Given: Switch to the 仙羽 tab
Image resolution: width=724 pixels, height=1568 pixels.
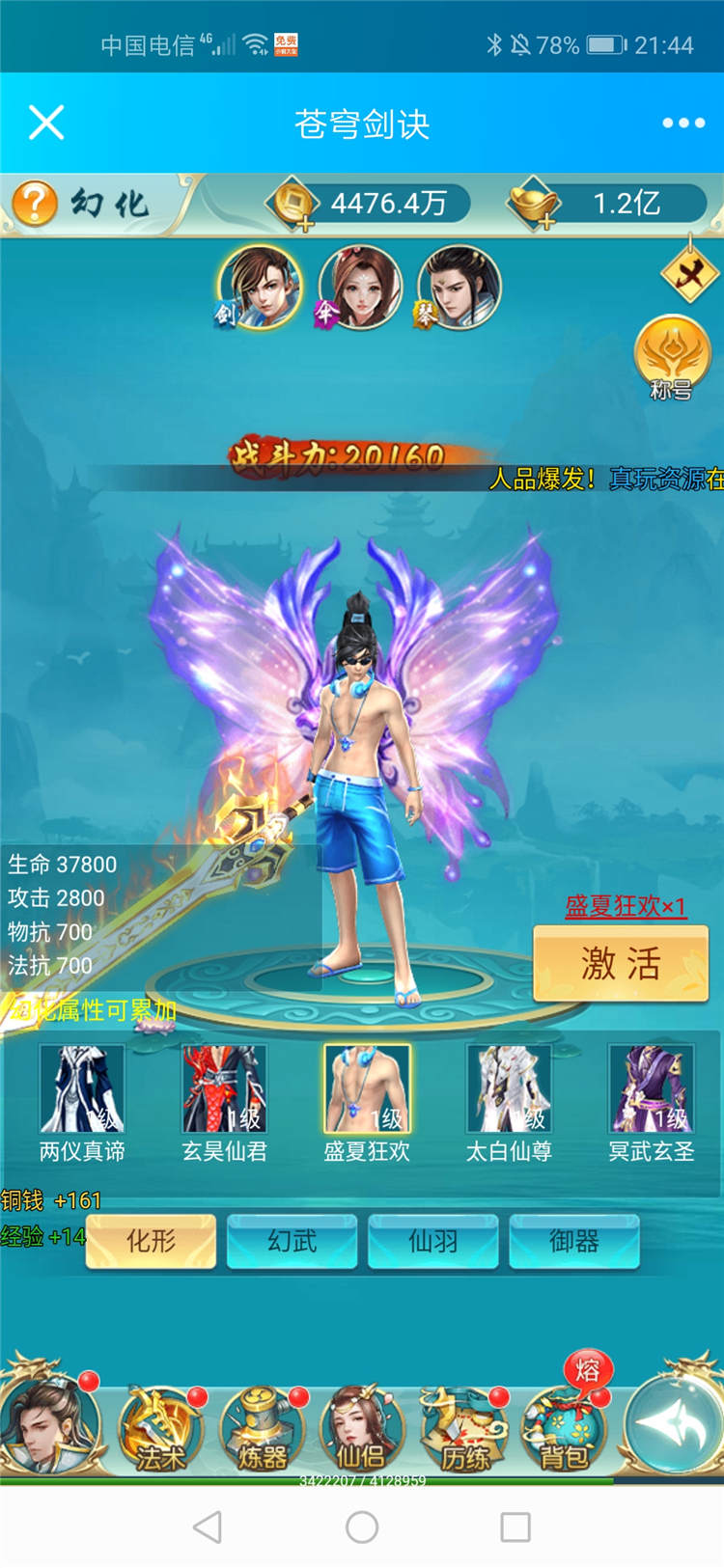Looking at the screenshot, I should click(432, 1241).
